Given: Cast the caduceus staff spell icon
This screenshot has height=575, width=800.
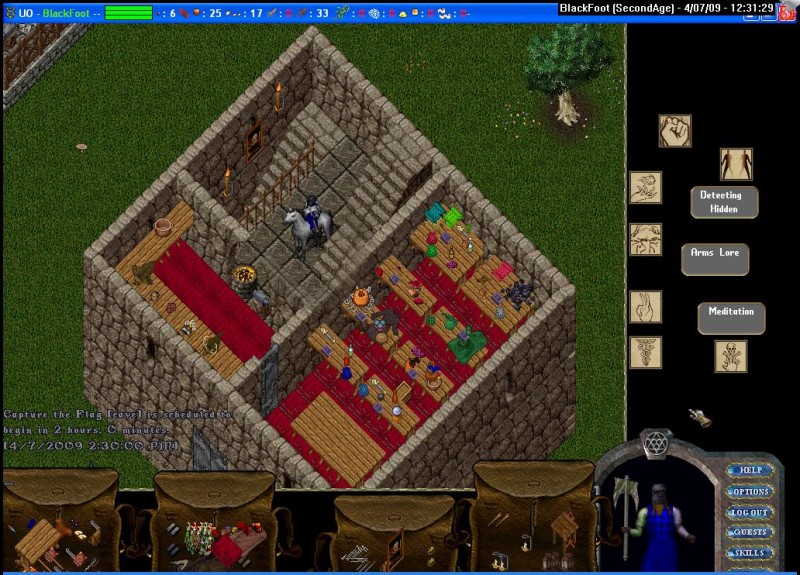Looking at the screenshot, I should point(645,352).
